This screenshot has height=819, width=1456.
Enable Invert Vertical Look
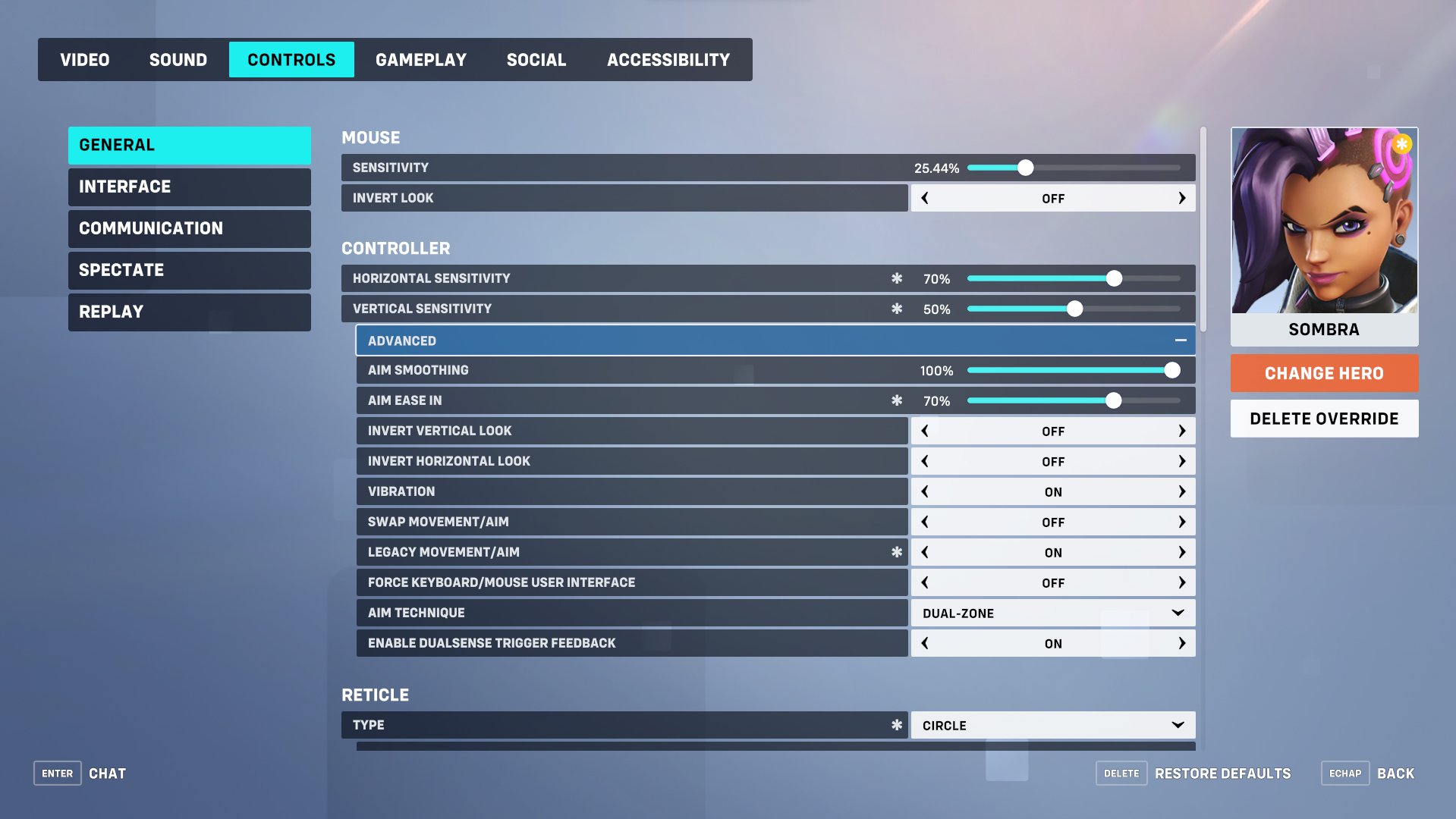click(x=1181, y=431)
